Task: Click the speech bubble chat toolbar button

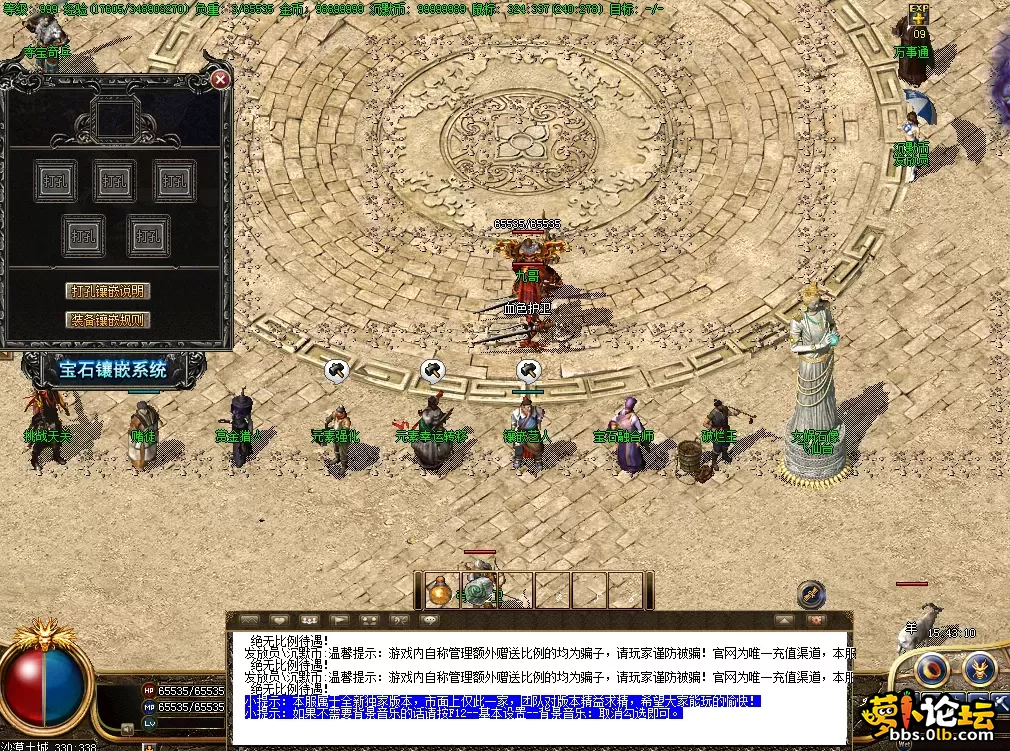Action: pos(431,621)
